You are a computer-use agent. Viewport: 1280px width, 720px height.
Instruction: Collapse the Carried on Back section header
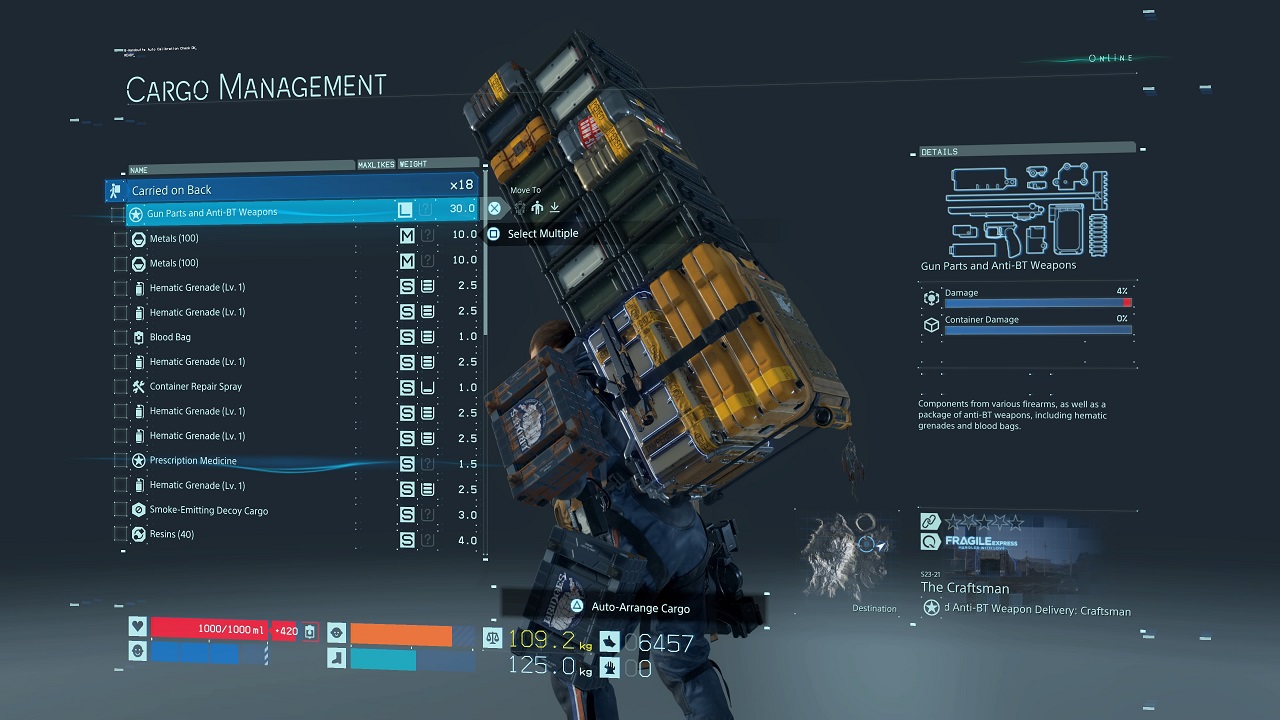[x=290, y=190]
